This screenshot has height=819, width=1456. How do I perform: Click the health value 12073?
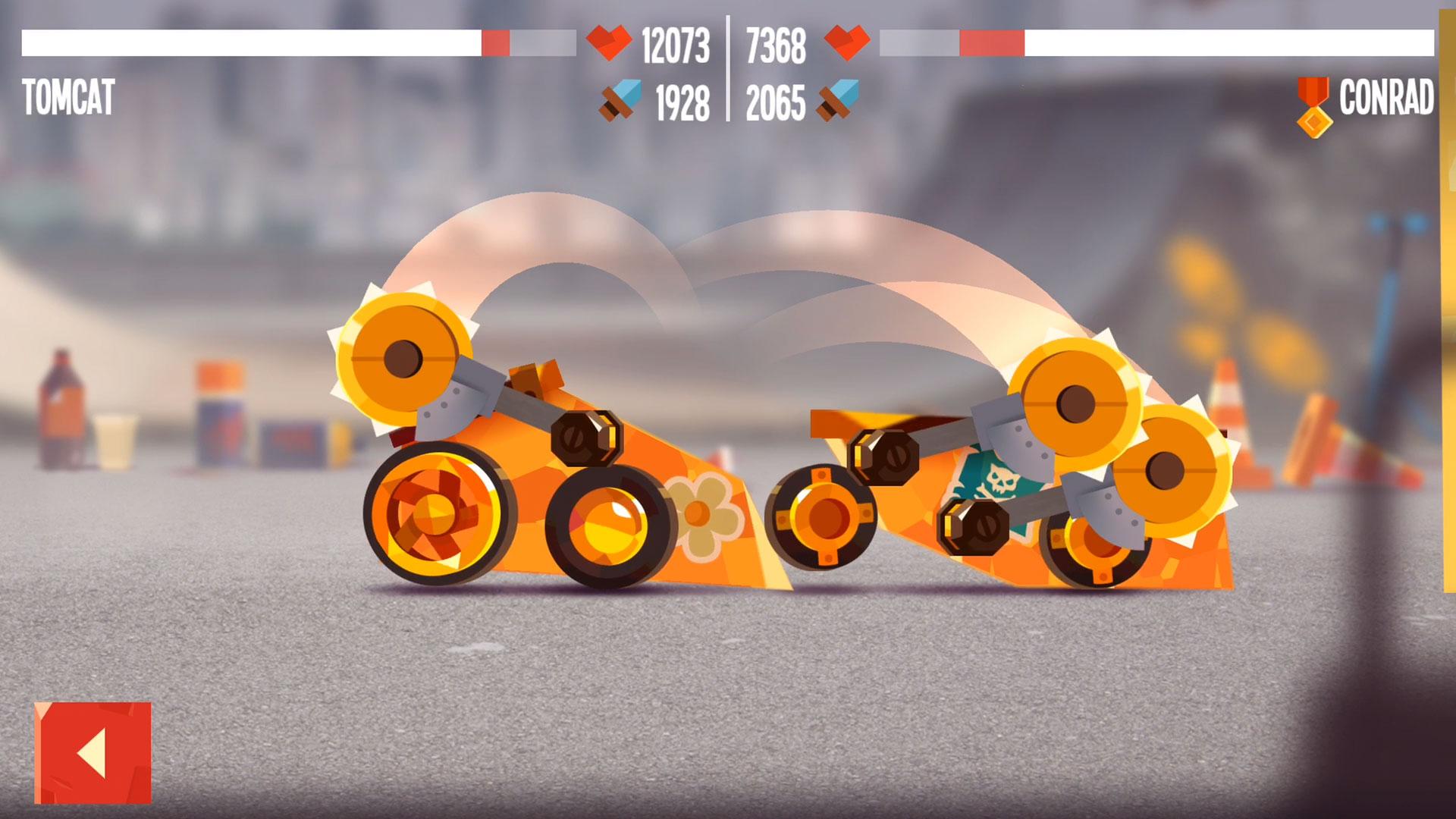[x=675, y=44]
